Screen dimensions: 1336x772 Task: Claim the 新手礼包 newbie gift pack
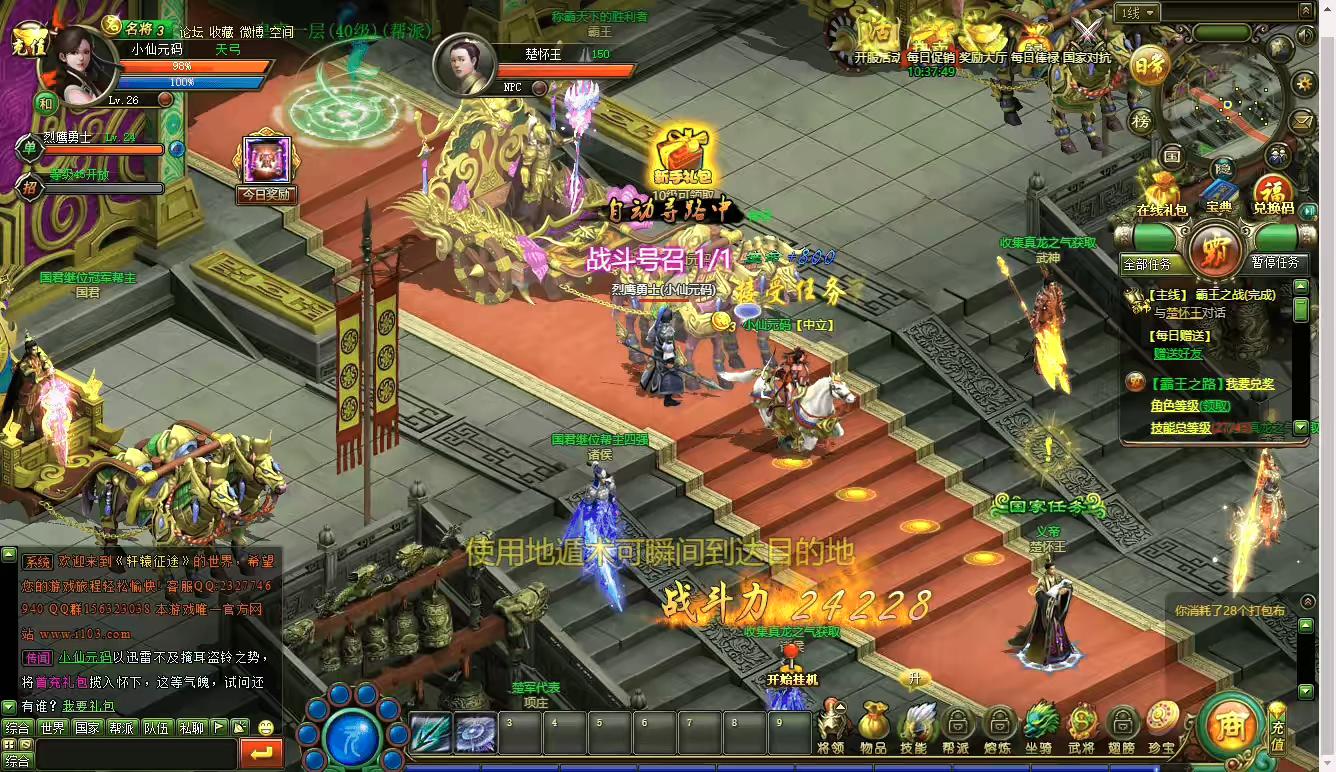[683, 160]
